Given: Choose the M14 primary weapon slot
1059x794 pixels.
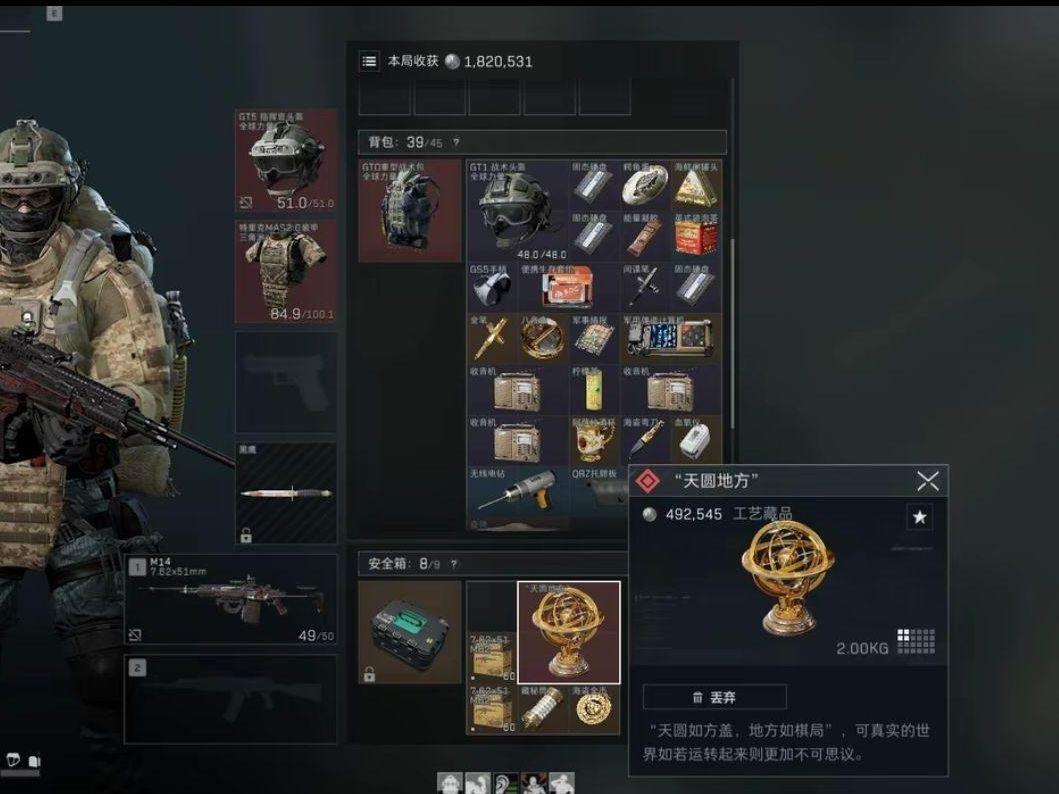Looking at the screenshot, I should pos(230,599).
